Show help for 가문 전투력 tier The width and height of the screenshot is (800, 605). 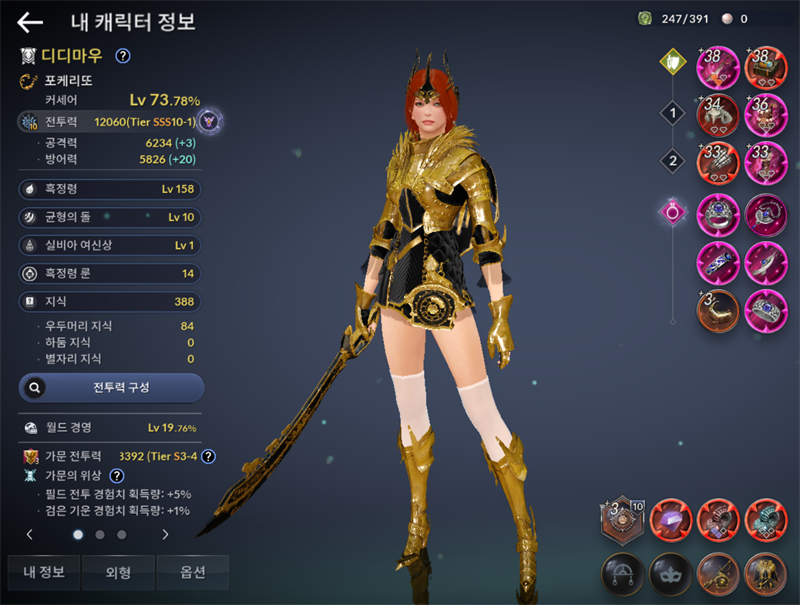coord(208,456)
